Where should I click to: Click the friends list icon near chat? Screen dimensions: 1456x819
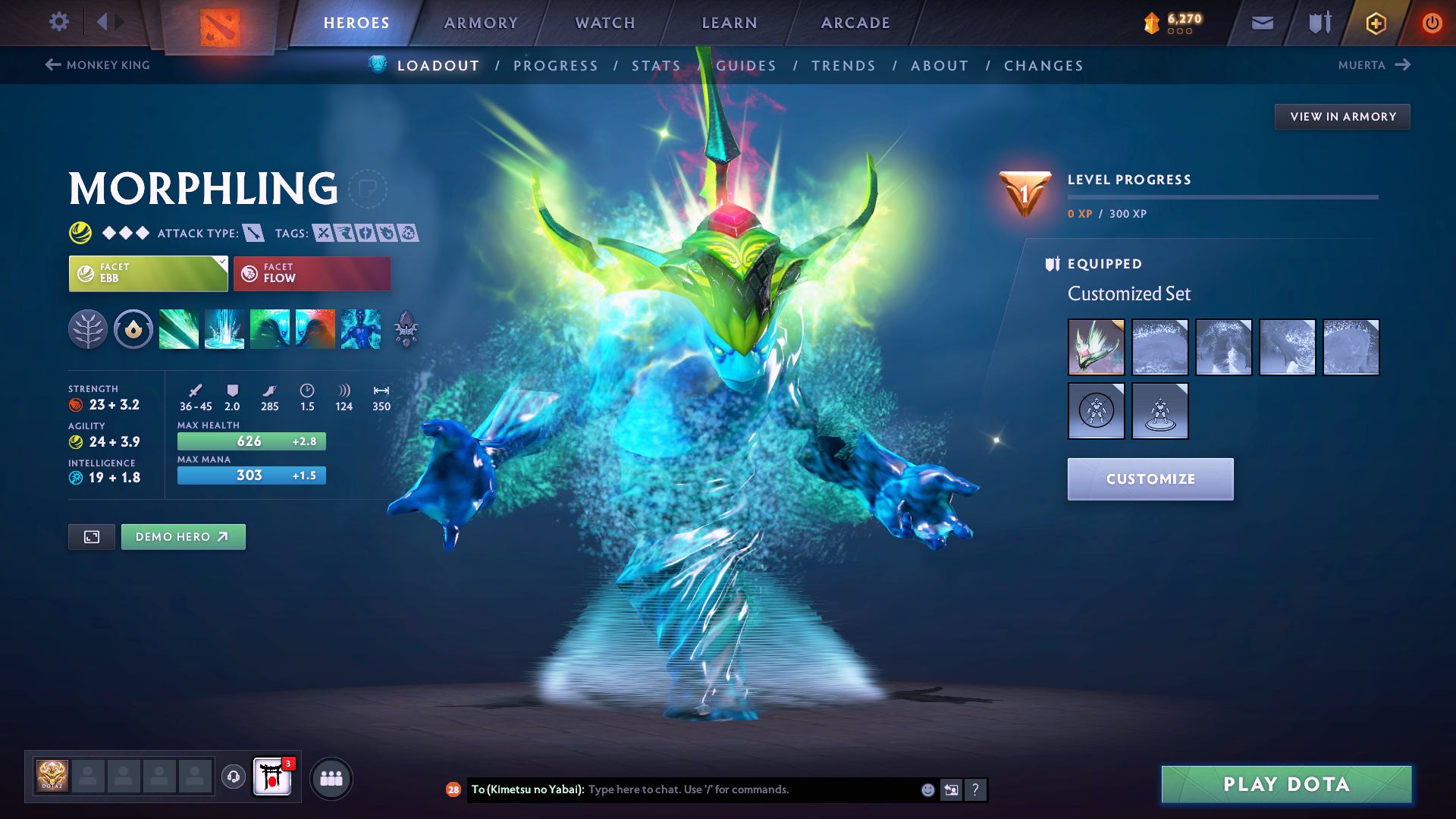point(331,777)
